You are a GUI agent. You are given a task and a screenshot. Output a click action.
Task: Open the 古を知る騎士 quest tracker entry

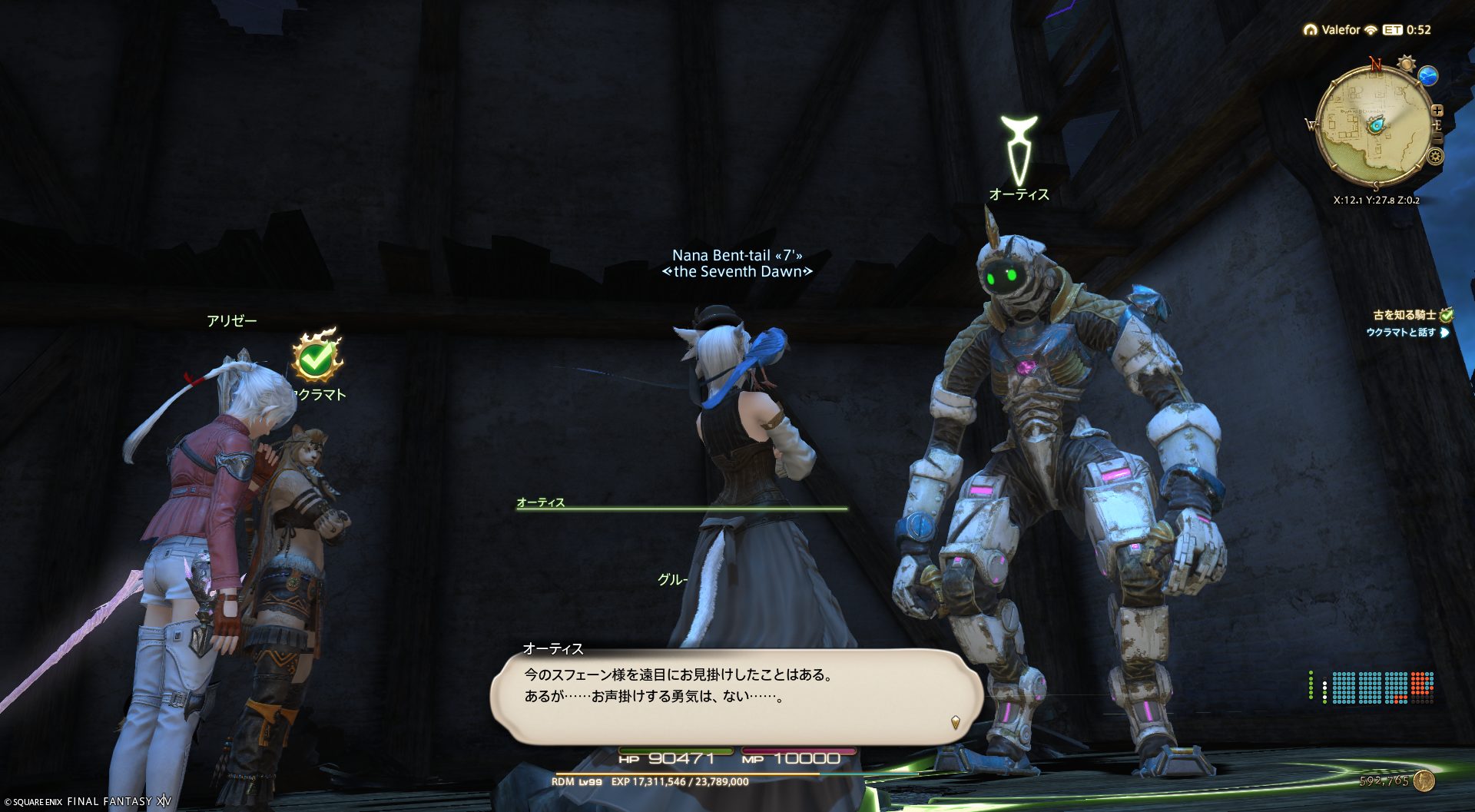click(1404, 315)
